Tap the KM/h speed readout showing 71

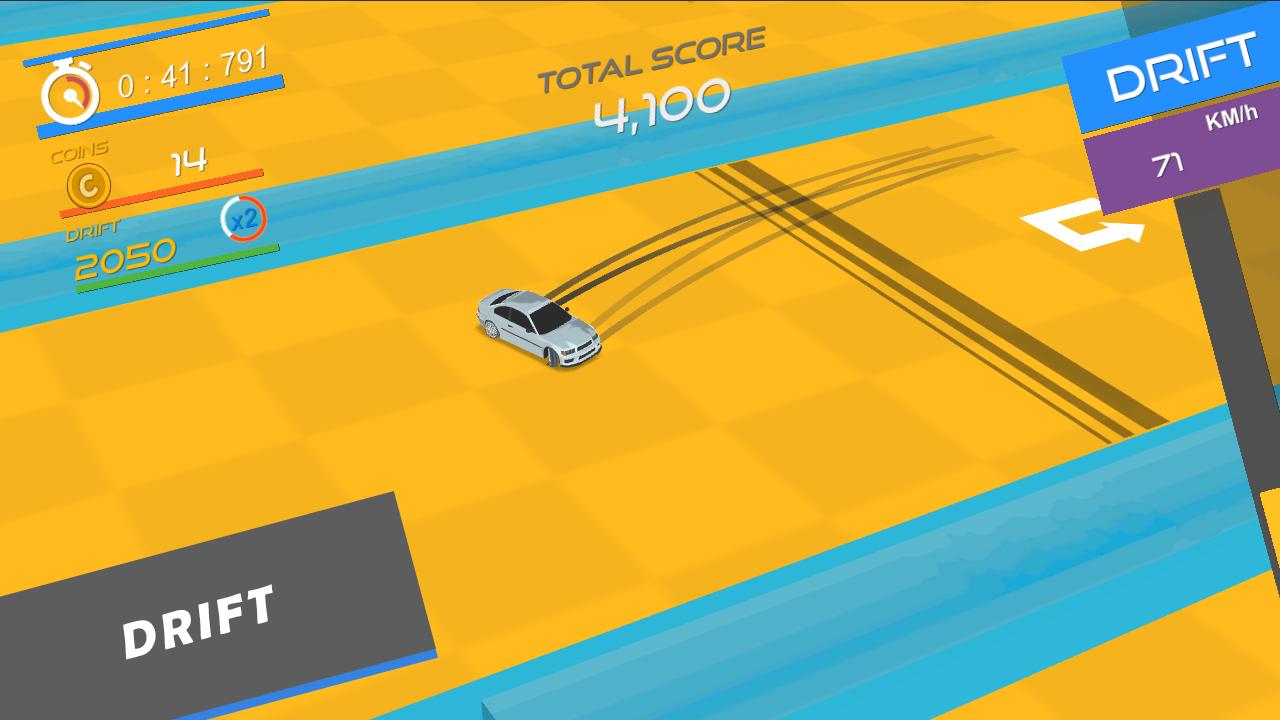point(1175,156)
